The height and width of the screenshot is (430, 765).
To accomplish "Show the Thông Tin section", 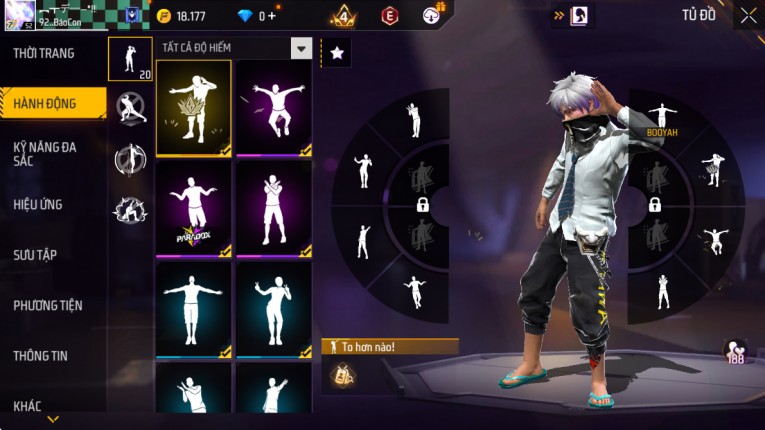I will pos(40,355).
